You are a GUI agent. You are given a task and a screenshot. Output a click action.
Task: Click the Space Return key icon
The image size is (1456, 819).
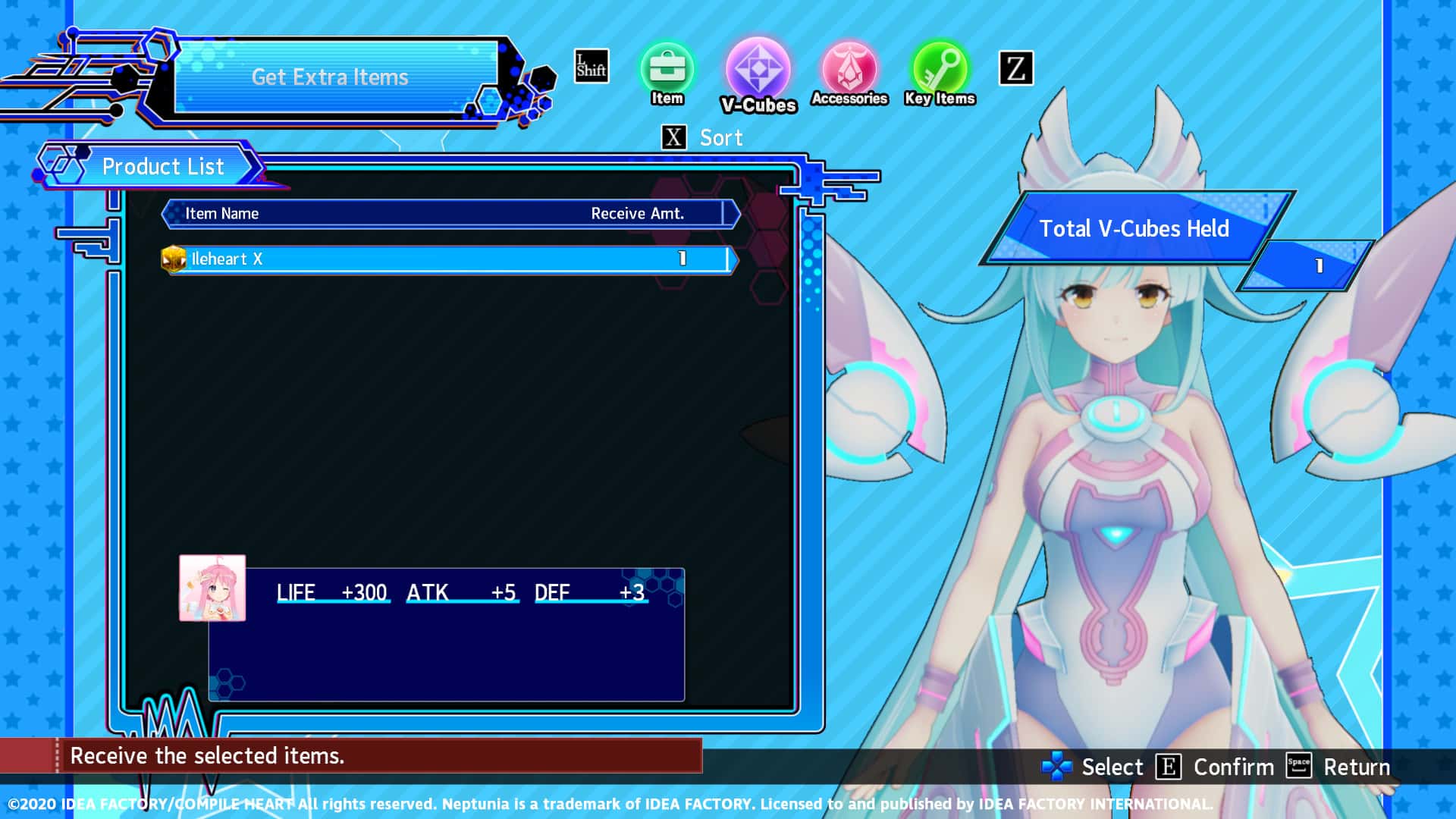click(x=1298, y=767)
